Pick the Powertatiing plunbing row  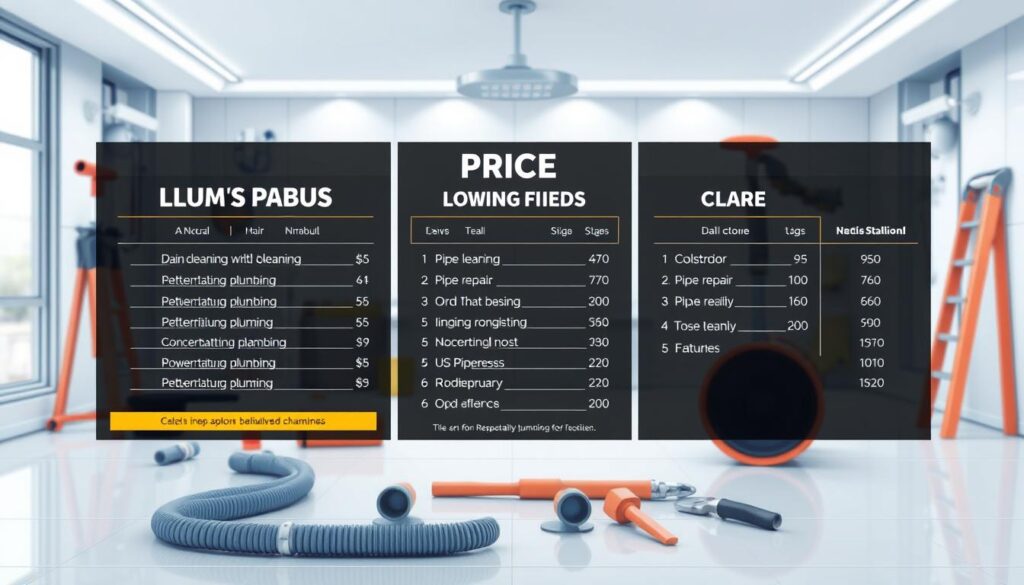coord(218,362)
